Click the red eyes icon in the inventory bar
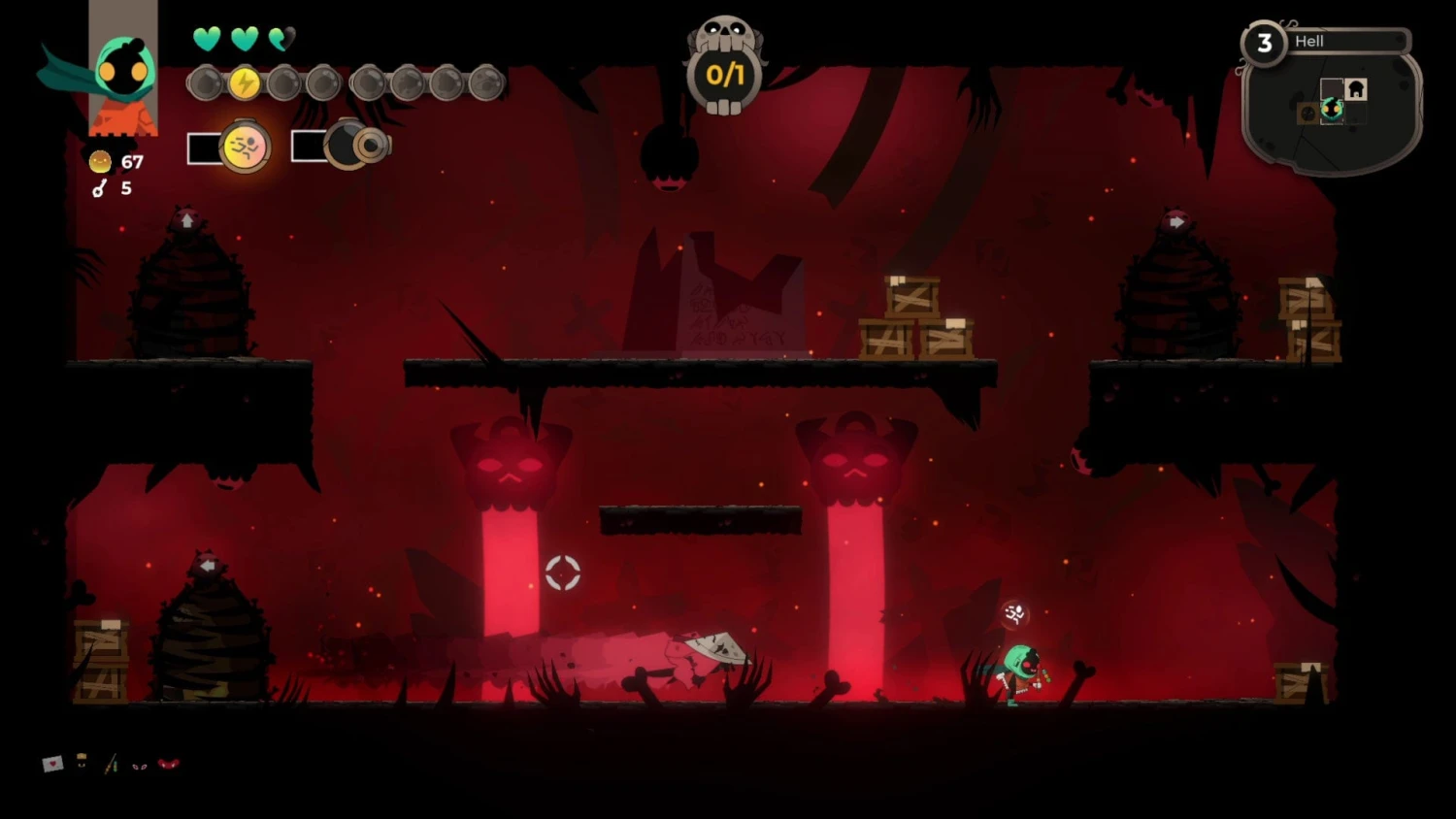The height and width of the screenshot is (819, 1456). point(139,767)
